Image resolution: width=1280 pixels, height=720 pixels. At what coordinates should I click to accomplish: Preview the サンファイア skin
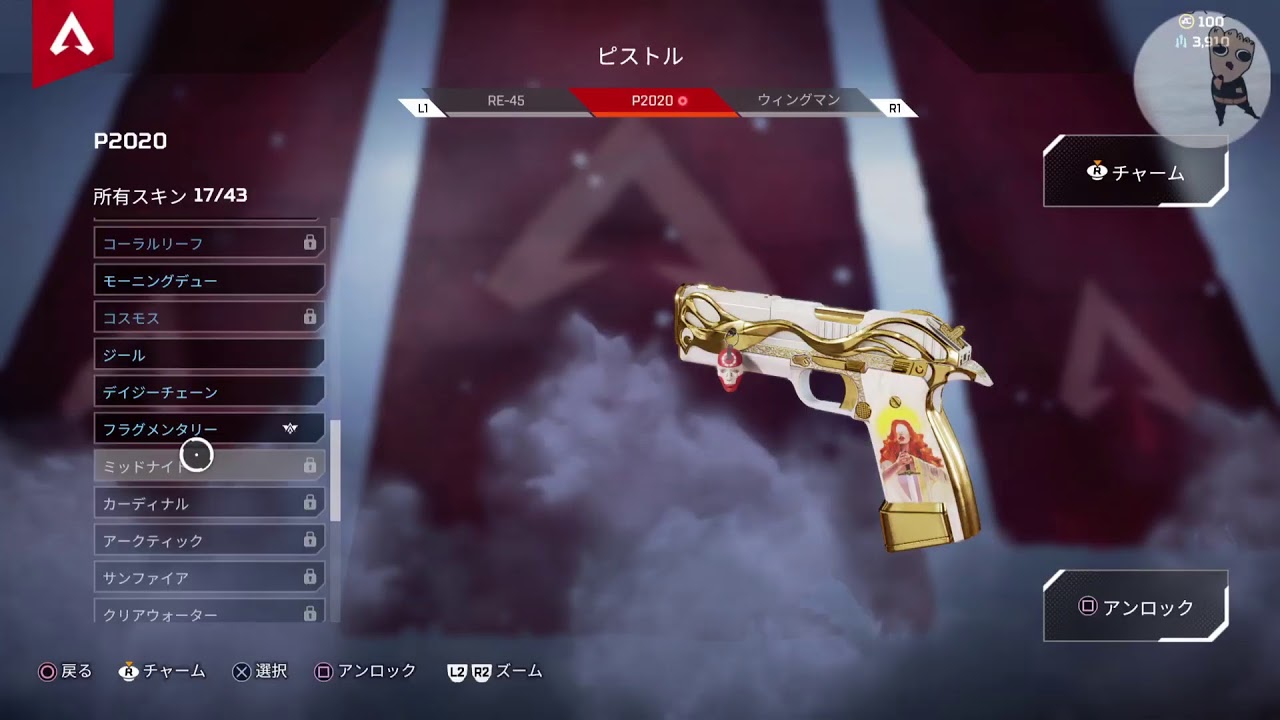coord(209,577)
